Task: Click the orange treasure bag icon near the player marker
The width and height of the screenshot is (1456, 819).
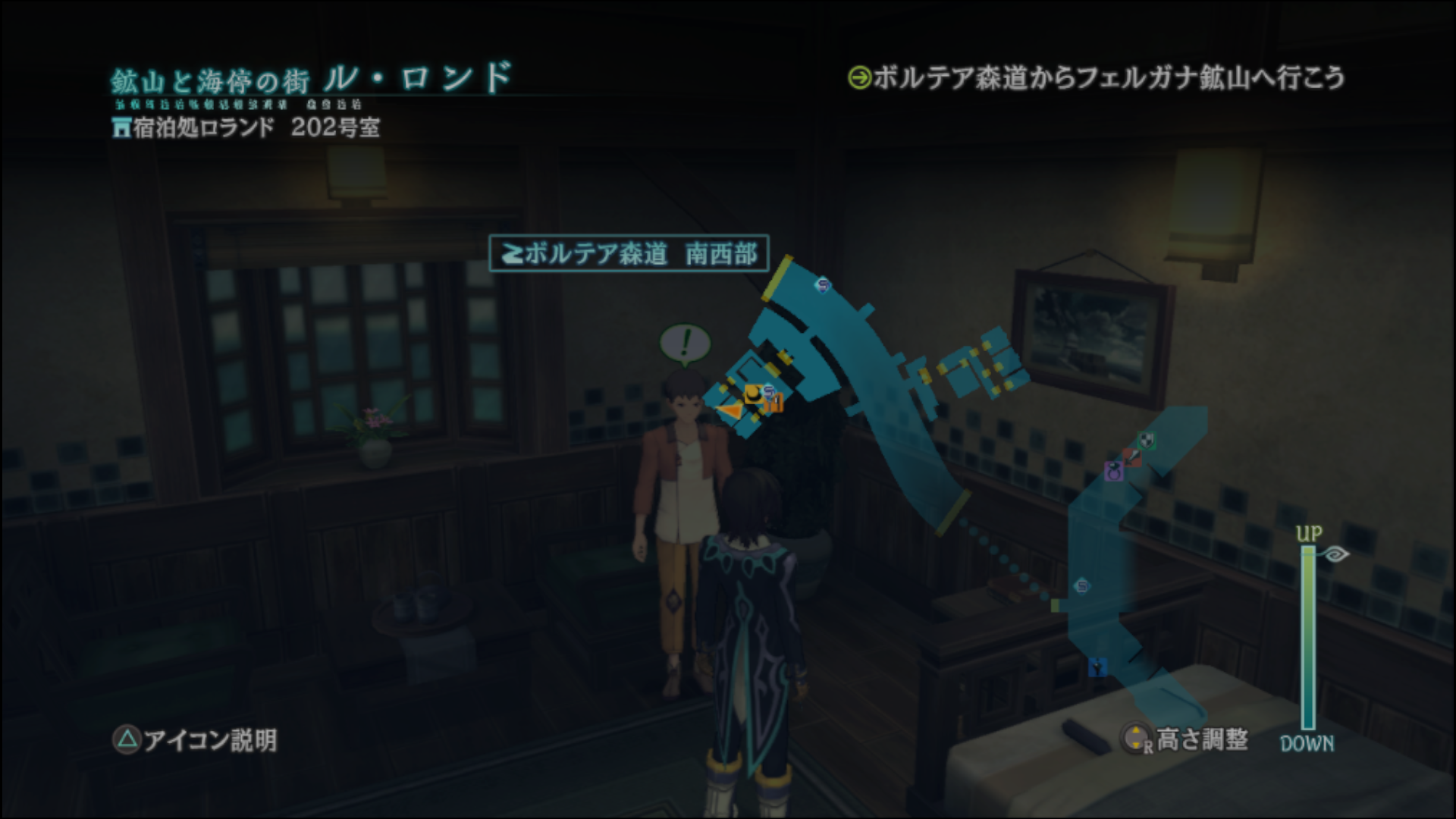Action: (x=773, y=403)
